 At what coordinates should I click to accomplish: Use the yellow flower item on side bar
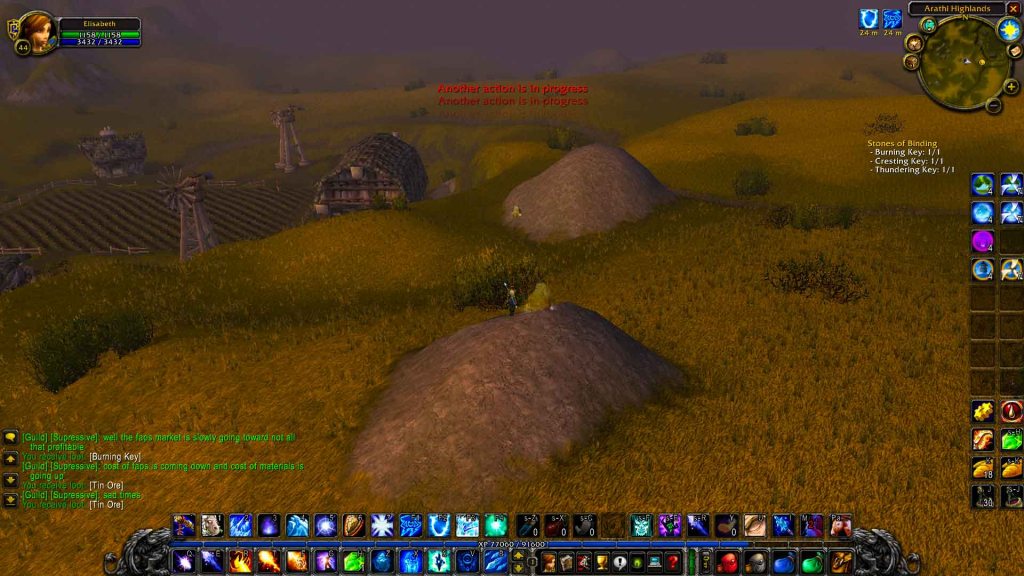click(983, 411)
